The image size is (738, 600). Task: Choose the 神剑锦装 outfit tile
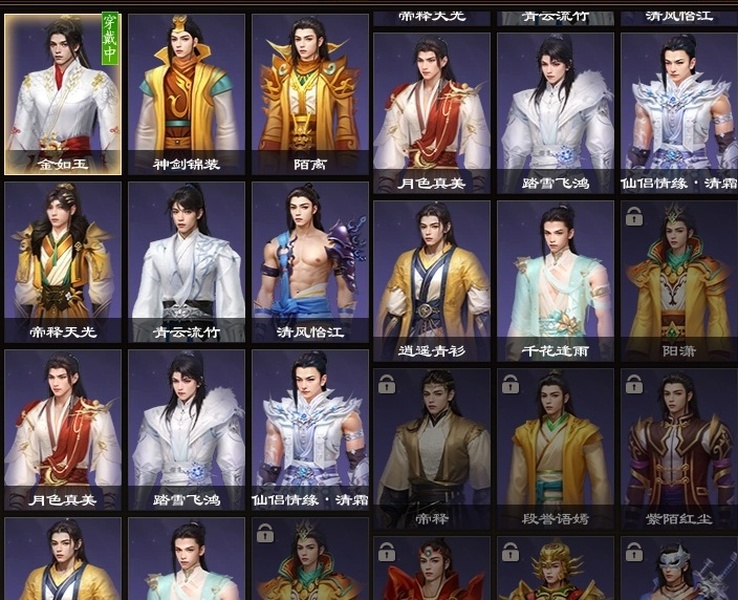click(x=186, y=95)
